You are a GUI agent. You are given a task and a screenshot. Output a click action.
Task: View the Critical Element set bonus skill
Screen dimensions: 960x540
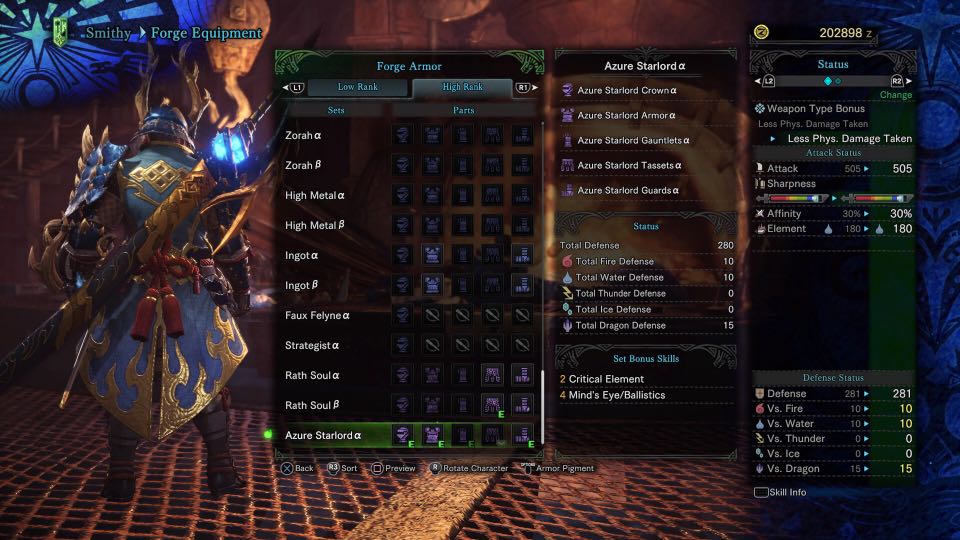(x=607, y=379)
